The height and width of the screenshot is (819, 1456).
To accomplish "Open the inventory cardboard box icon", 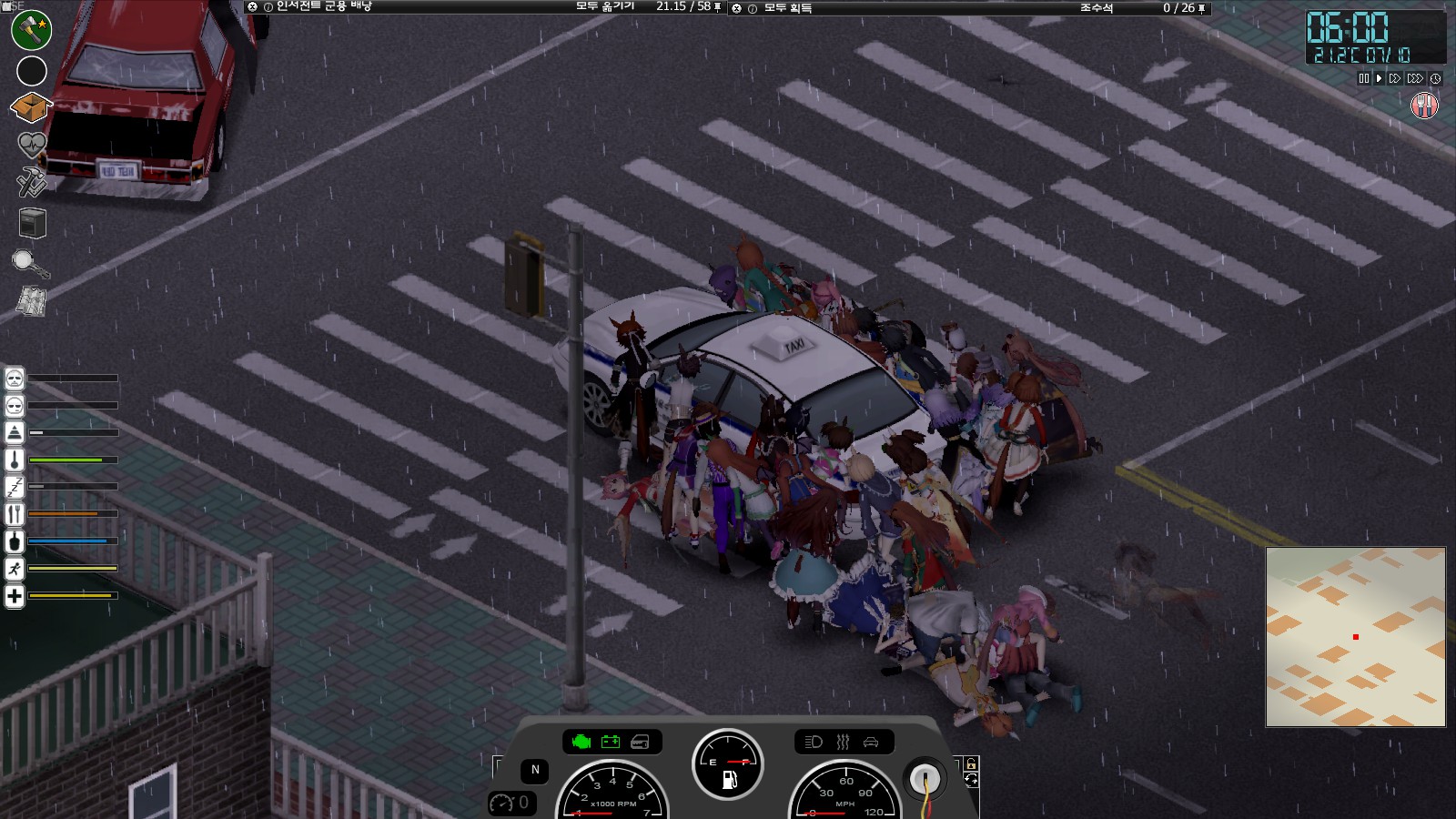I will [31, 107].
